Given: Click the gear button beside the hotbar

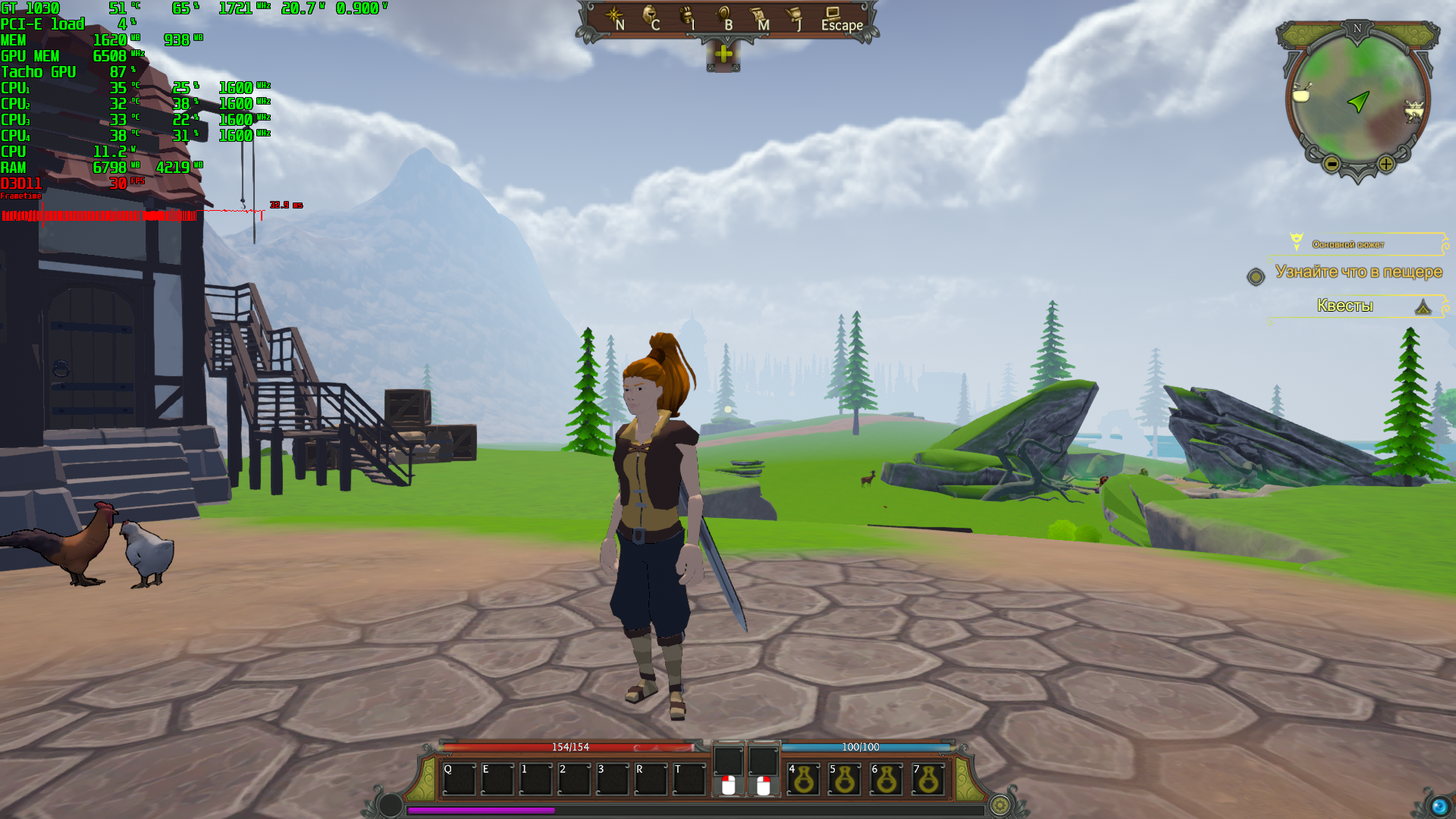Looking at the screenshot, I should click(x=1000, y=805).
